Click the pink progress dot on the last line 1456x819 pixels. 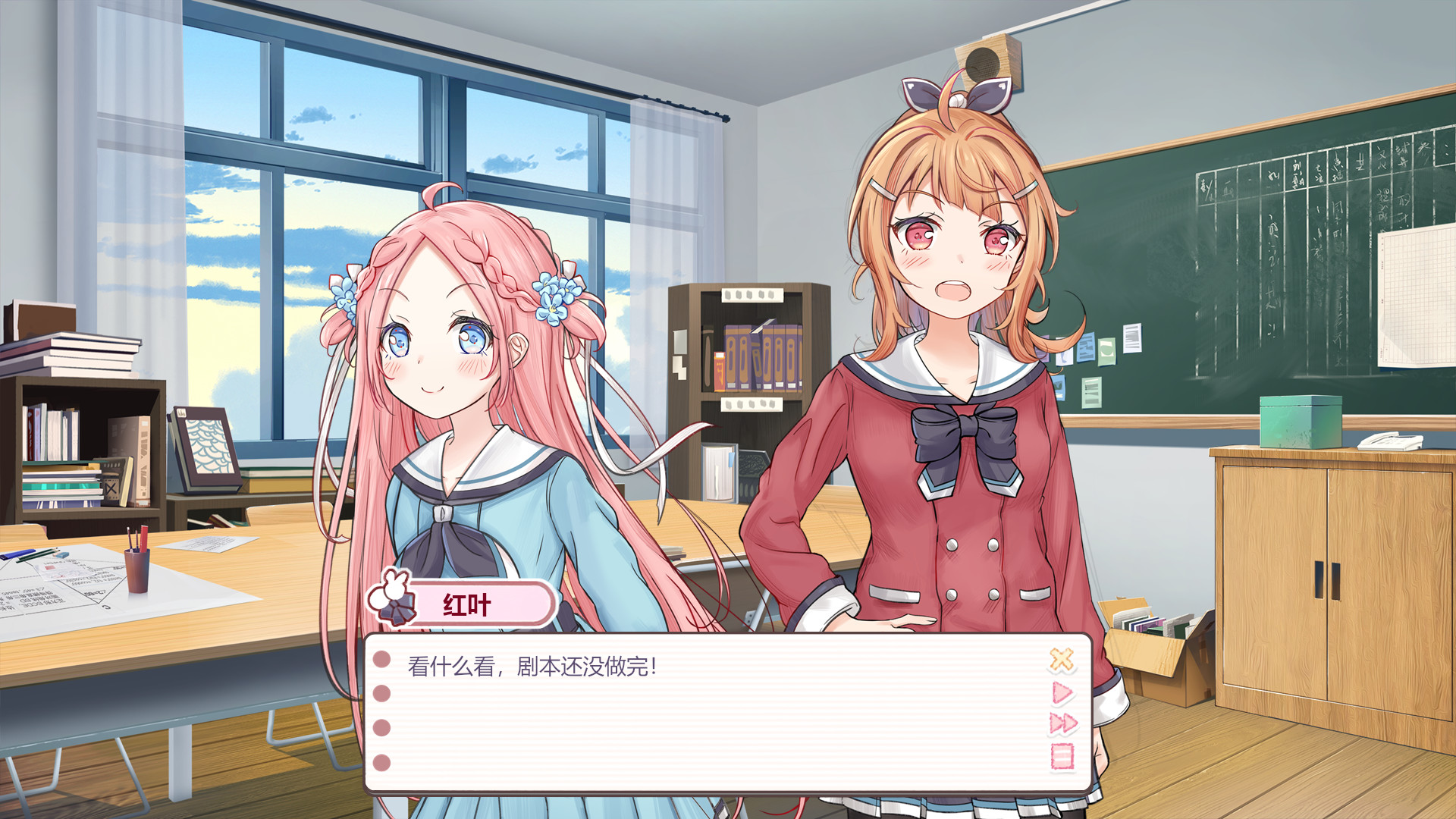(381, 764)
